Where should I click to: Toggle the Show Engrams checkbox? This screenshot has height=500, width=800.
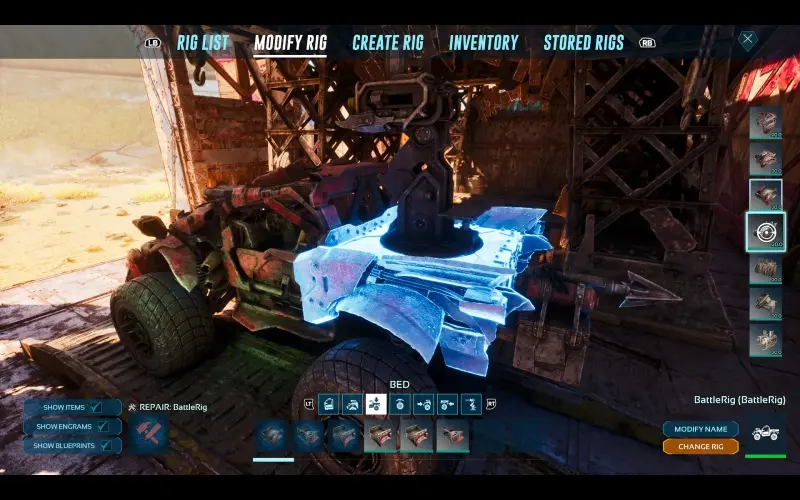[102, 425]
